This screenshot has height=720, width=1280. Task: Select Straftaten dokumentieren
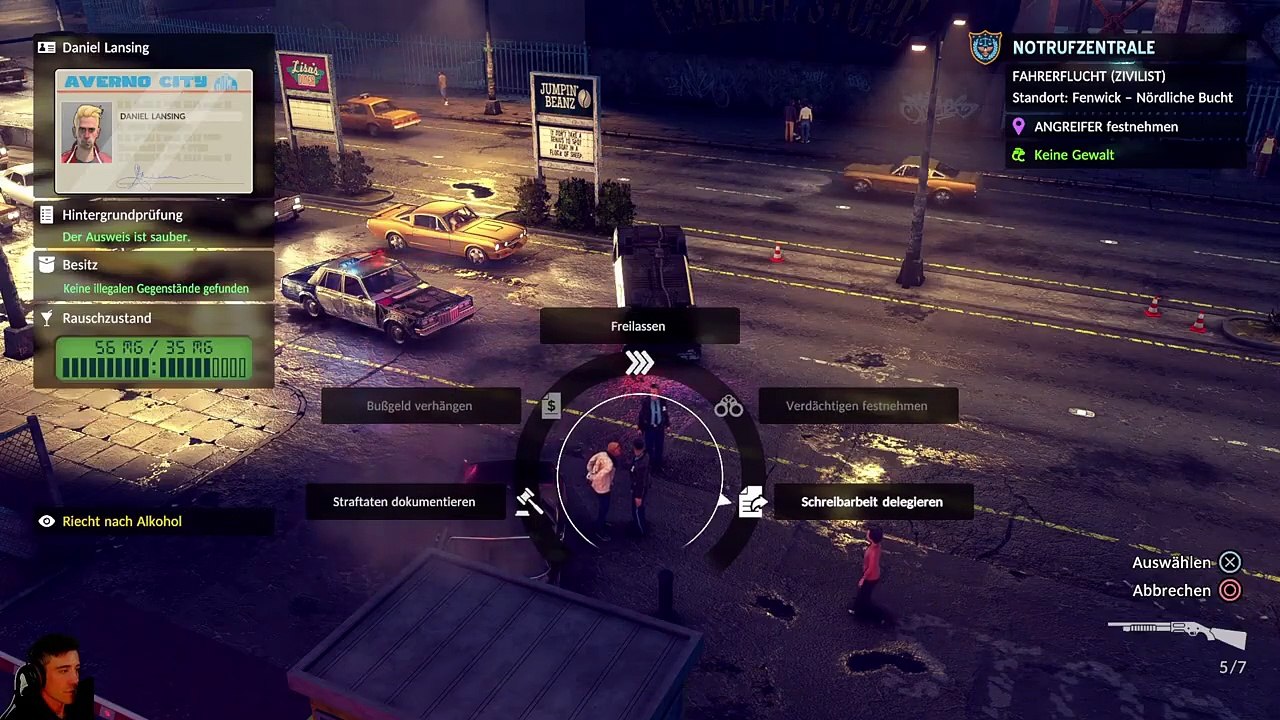(404, 502)
